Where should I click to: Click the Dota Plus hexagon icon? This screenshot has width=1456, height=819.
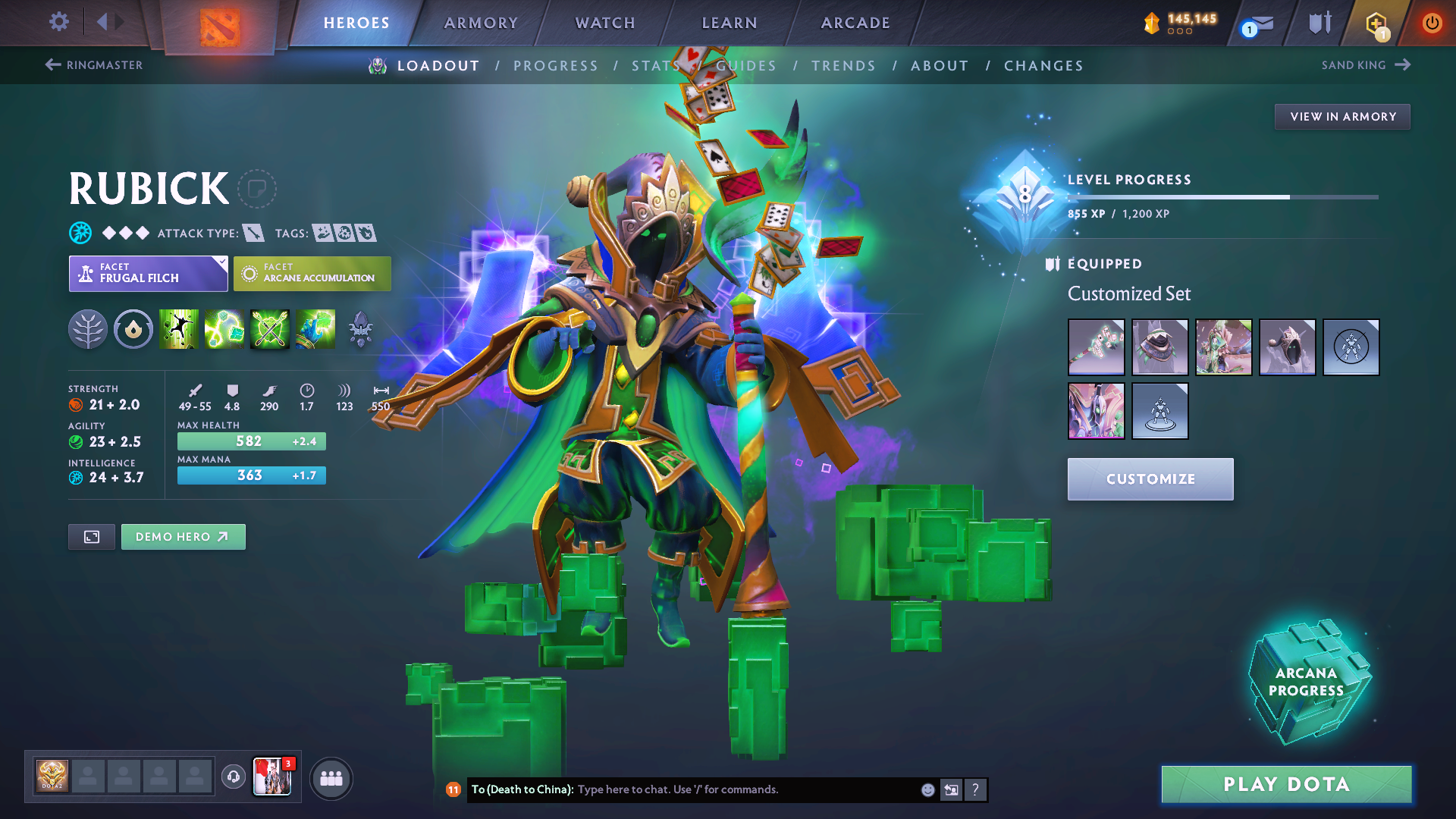point(1375,23)
